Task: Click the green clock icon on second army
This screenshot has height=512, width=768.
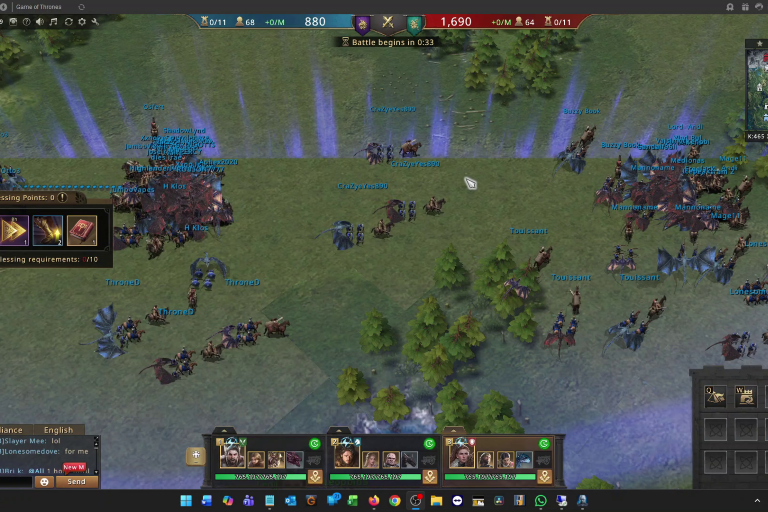Action: click(429, 443)
